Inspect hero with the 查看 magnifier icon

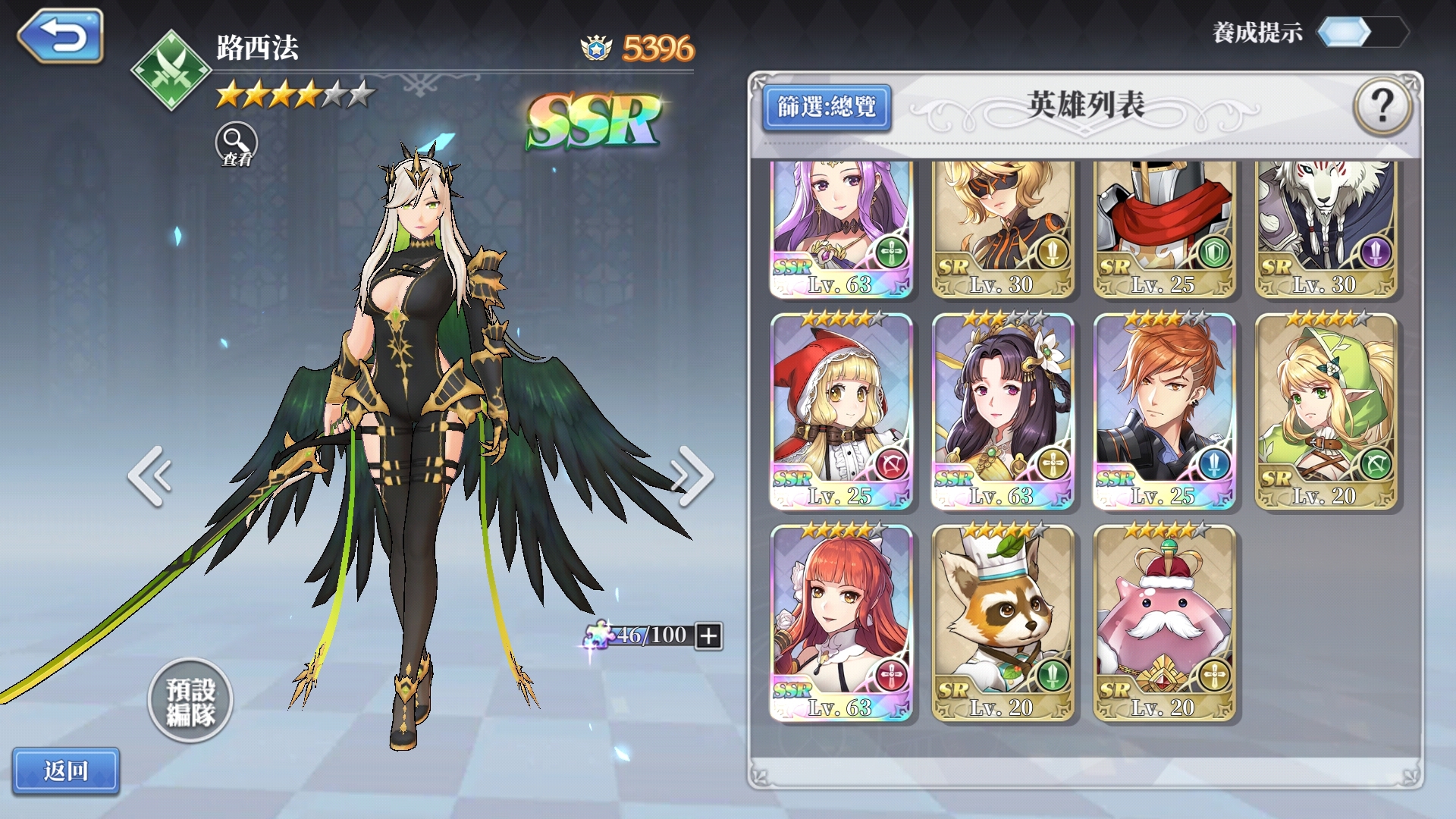(237, 143)
